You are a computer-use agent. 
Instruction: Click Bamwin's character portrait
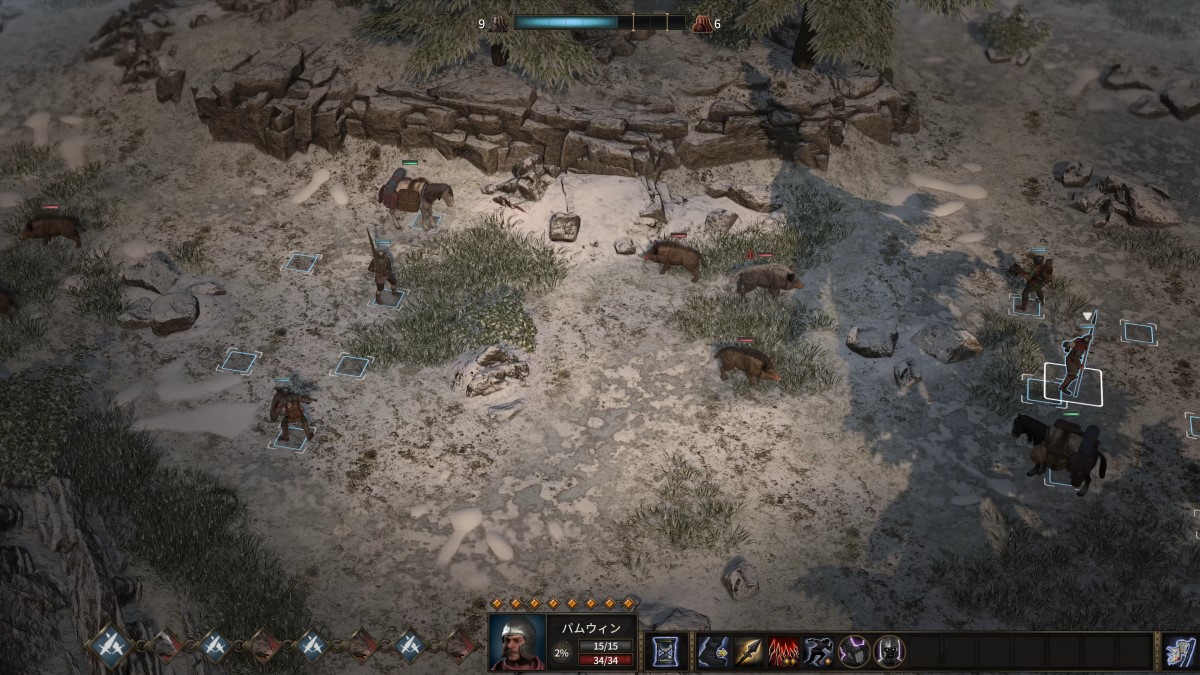(517, 642)
